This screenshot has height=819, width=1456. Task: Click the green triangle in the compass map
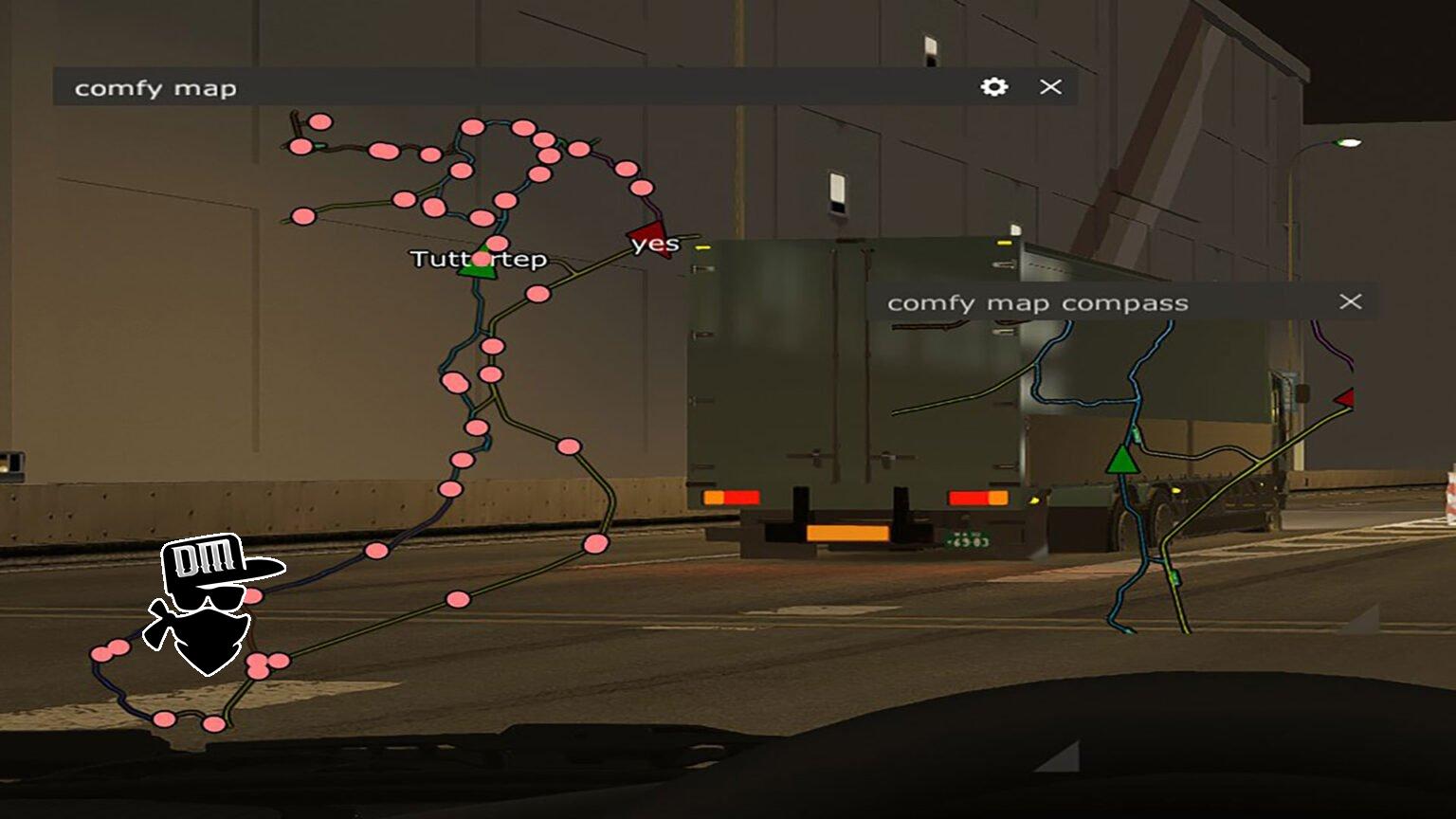1122,460
